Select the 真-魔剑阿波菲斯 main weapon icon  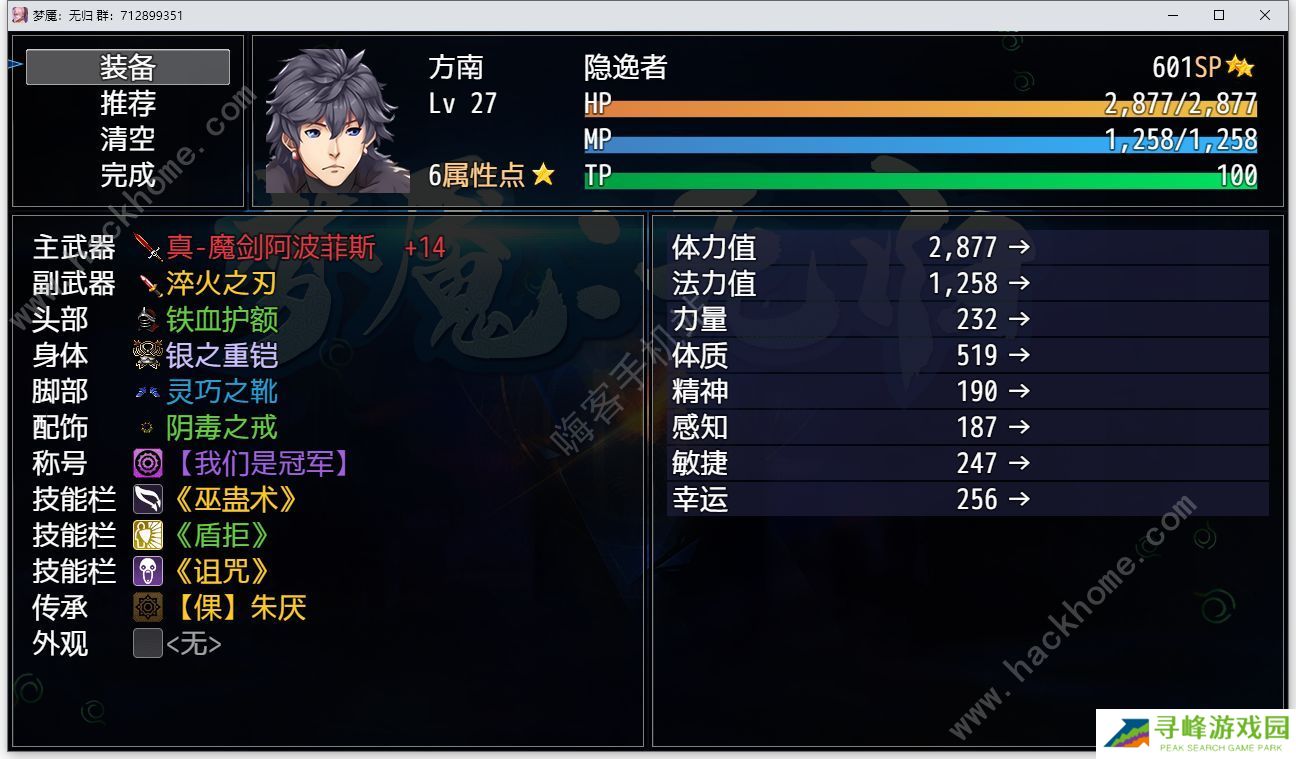[146, 248]
